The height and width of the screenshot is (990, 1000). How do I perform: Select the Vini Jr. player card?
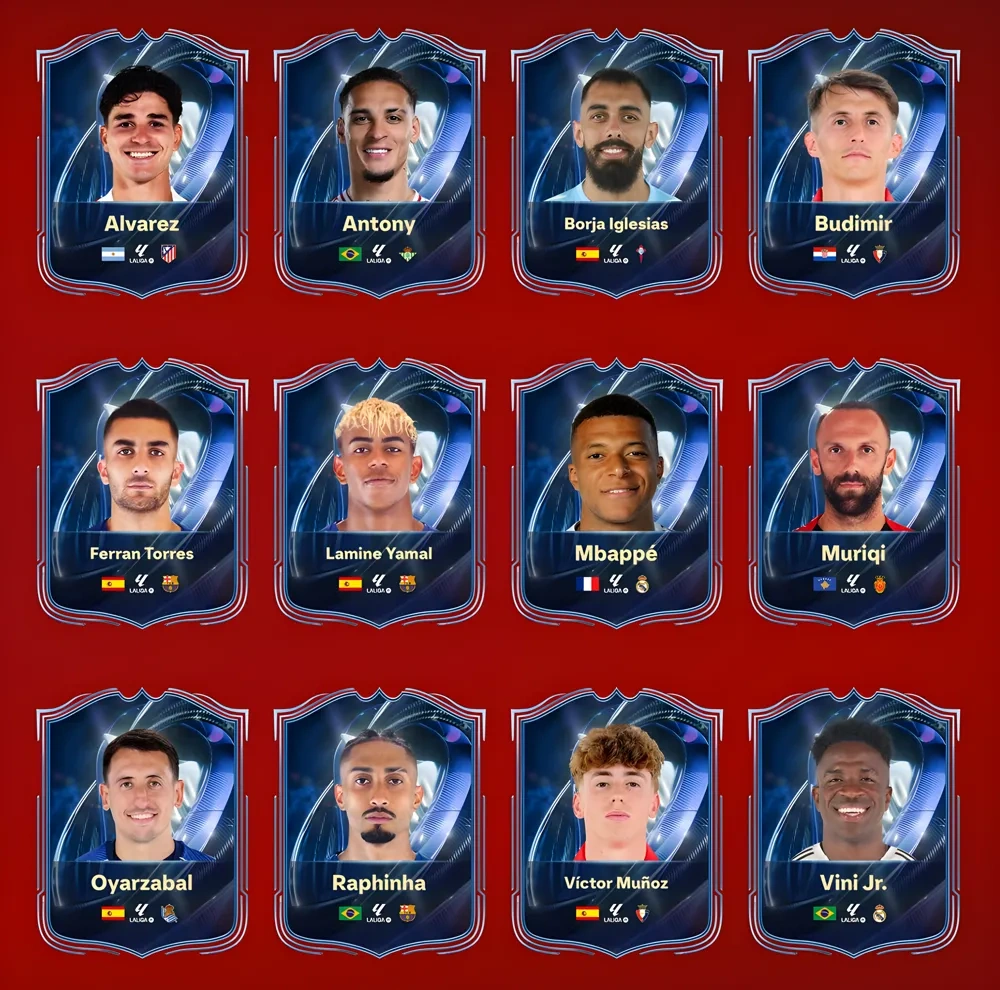click(x=853, y=823)
